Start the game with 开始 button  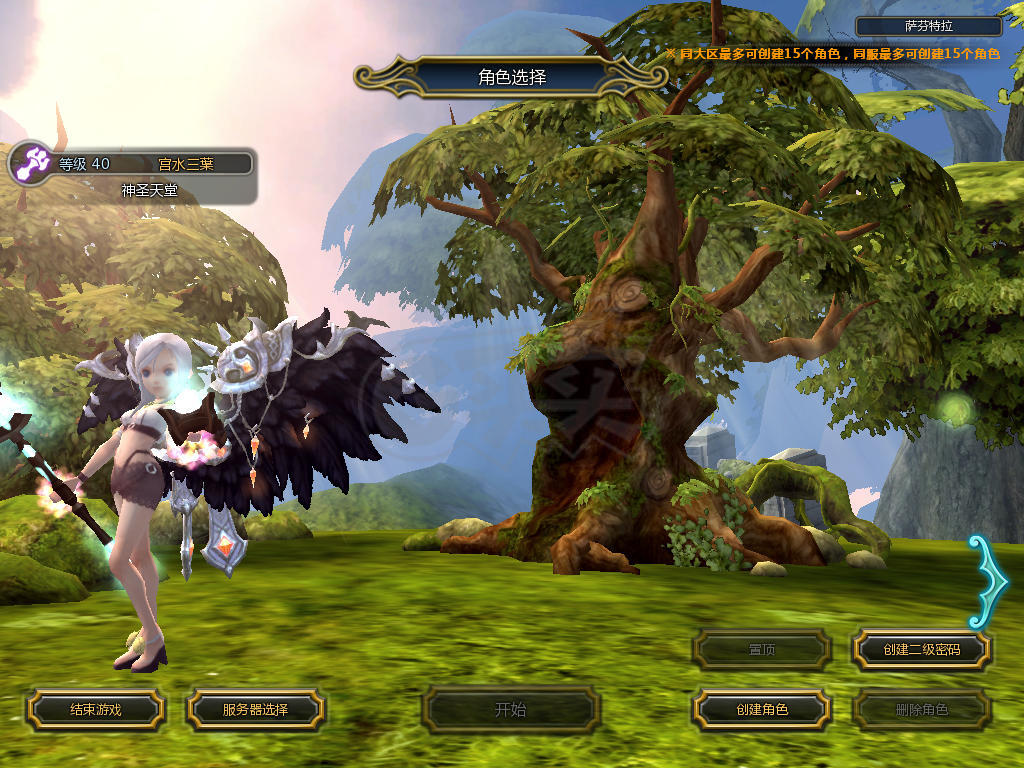point(511,710)
